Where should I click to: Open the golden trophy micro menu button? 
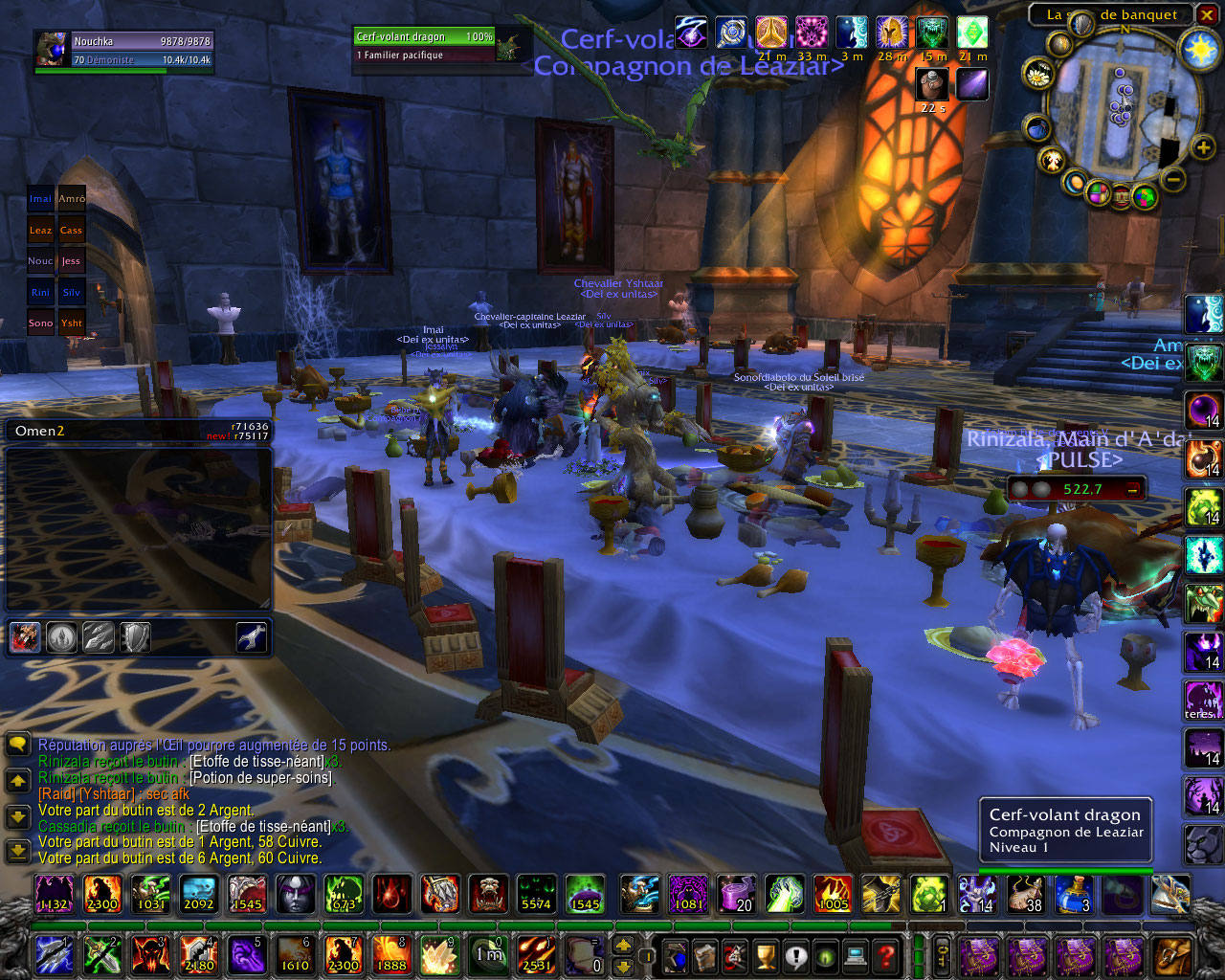click(766, 955)
